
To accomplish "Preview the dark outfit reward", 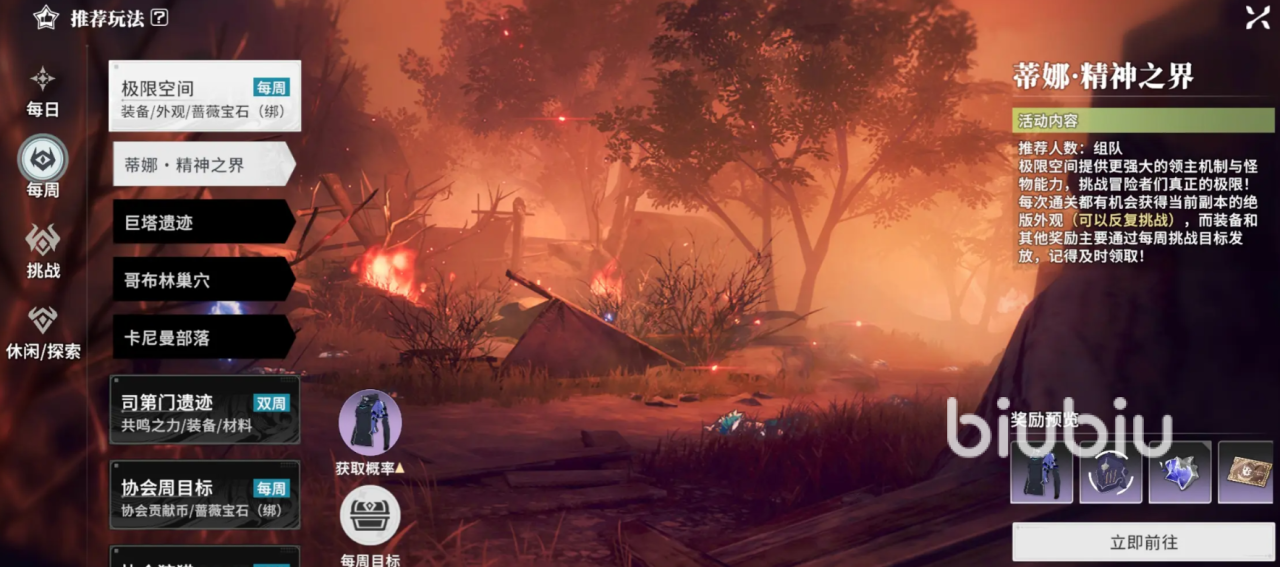I will click(1041, 472).
